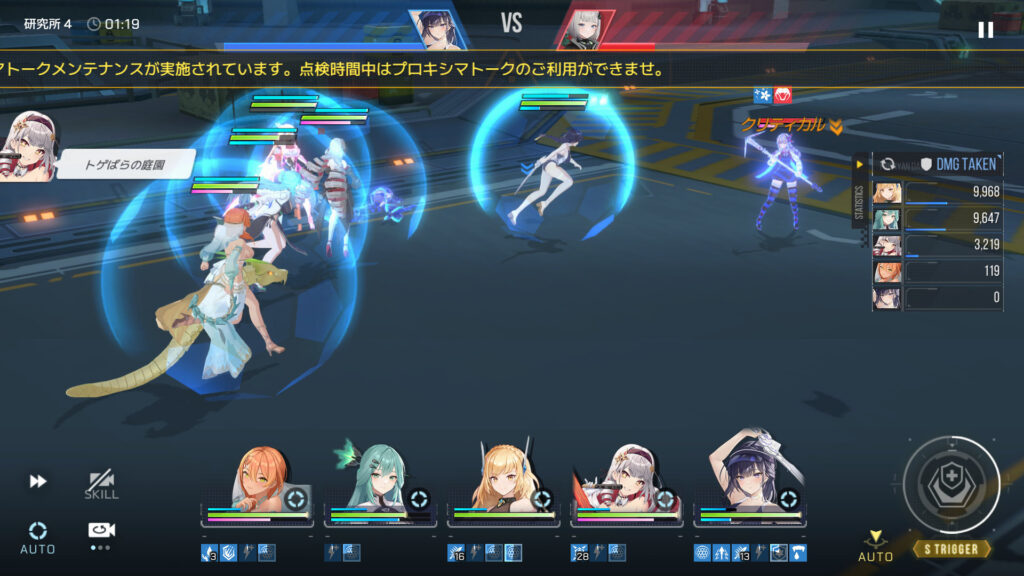The image size is (1024, 576).
Task: Toggle AUTO for S Trigger
Action: 876,546
